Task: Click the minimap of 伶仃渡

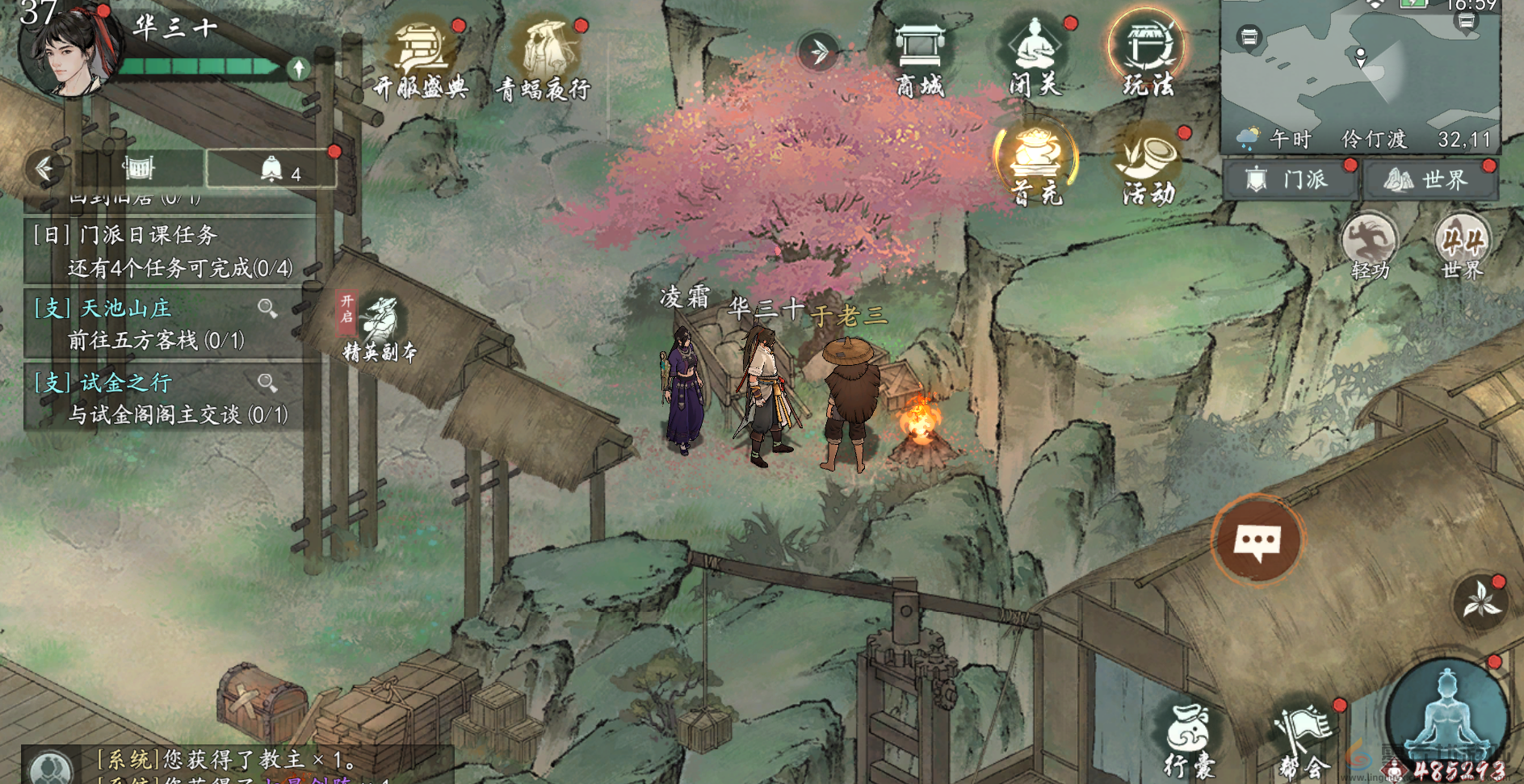Action: (x=1360, y=69)
